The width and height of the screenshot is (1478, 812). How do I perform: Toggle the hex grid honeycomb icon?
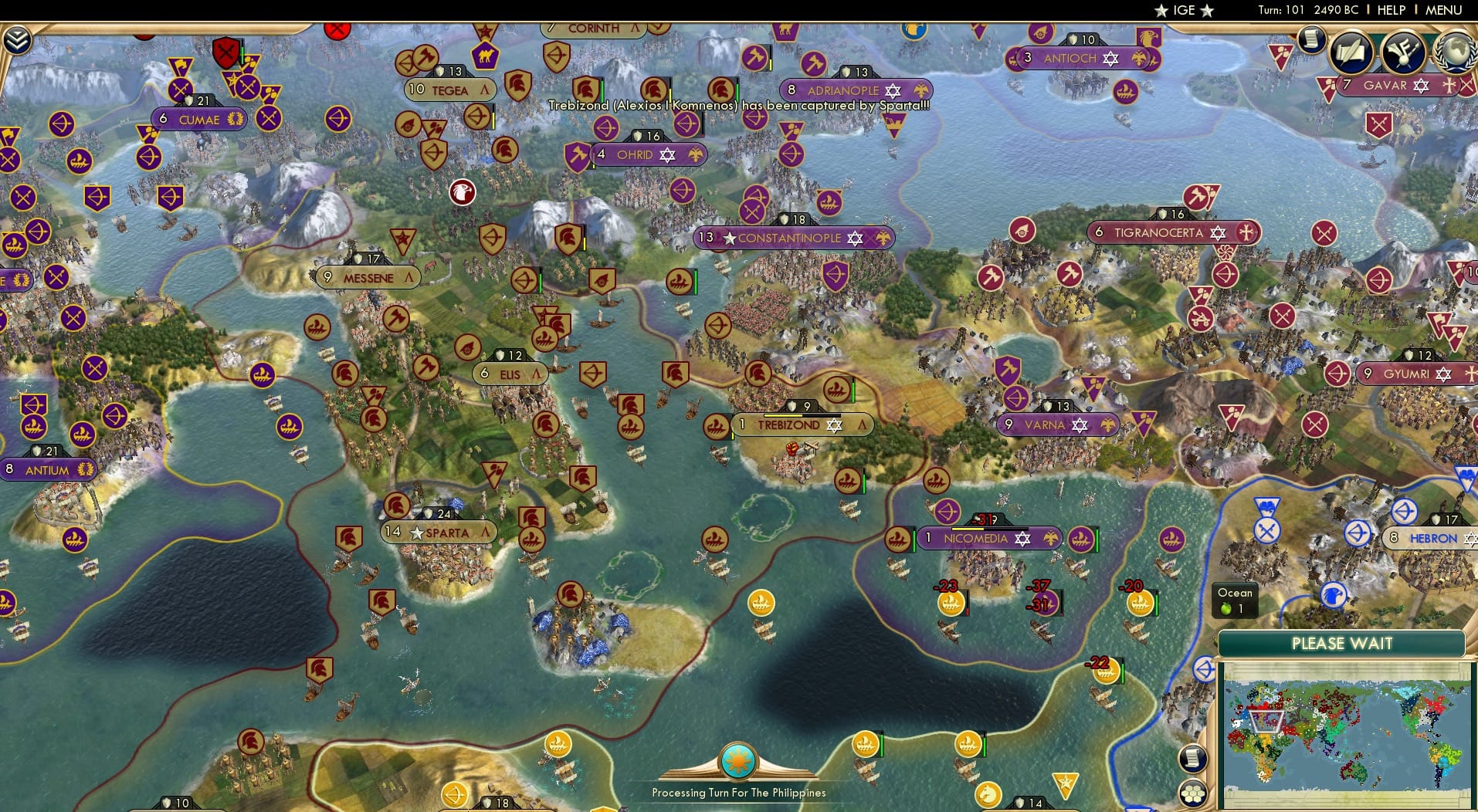tap(1193, 793)
